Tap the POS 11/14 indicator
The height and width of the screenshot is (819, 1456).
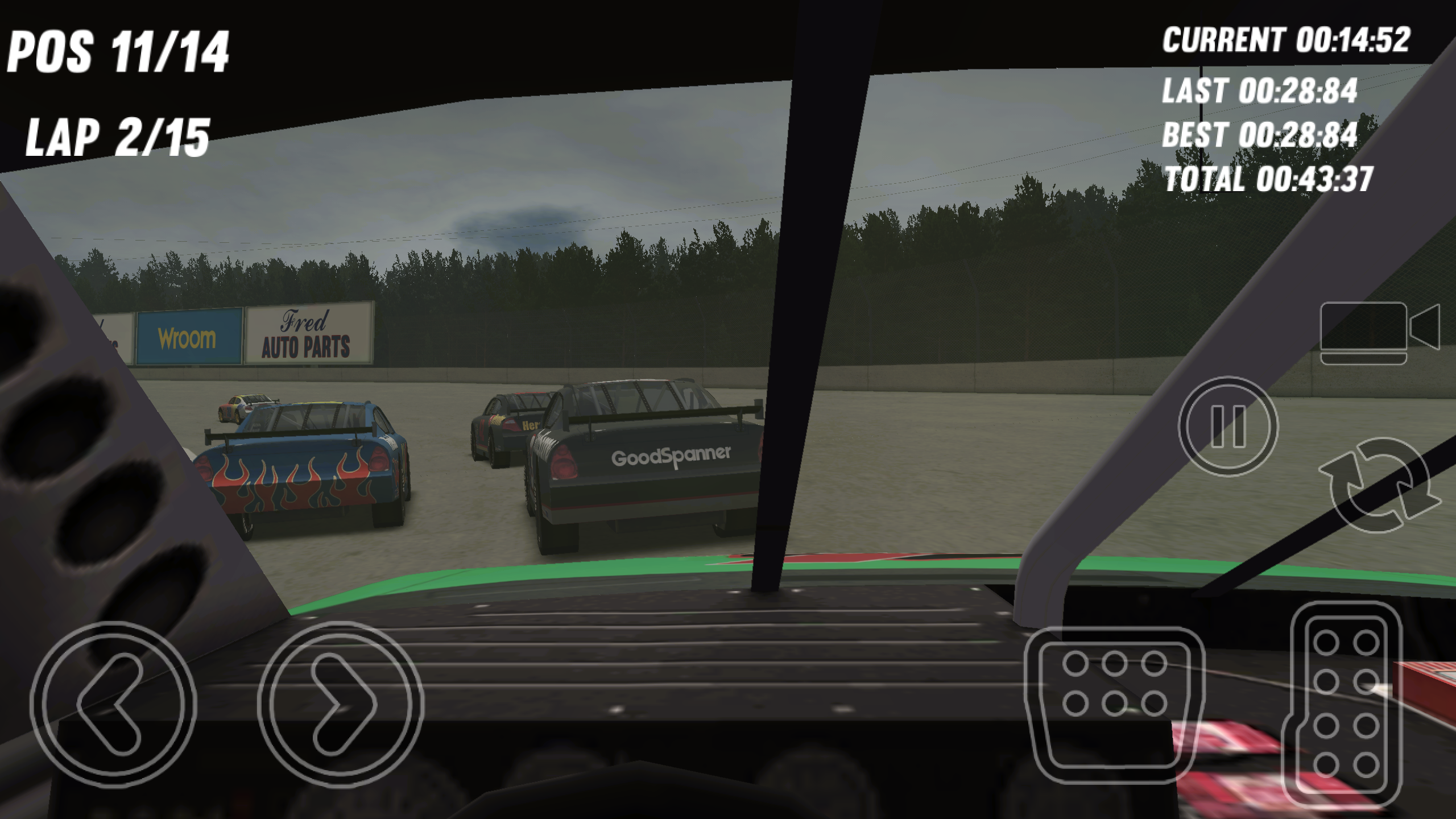[x=119, y=51]
